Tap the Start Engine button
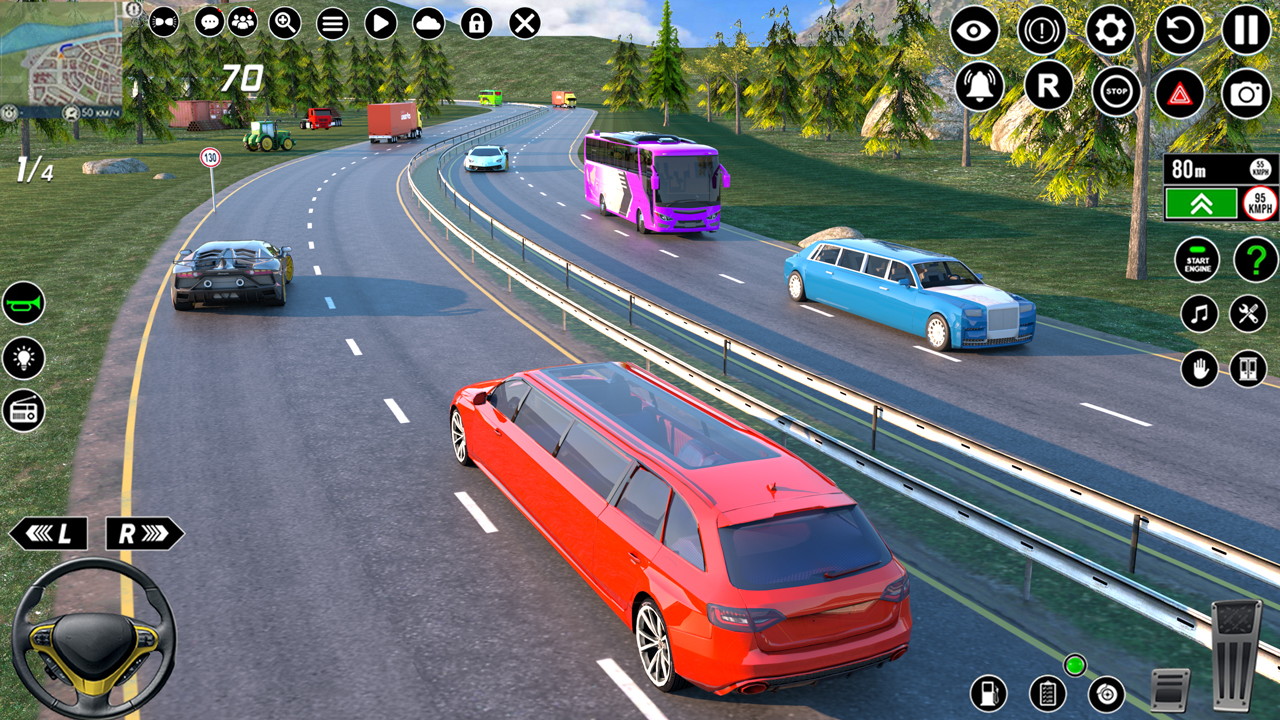The width and height of the screenshot is (1280, 720). point(1197,260)
